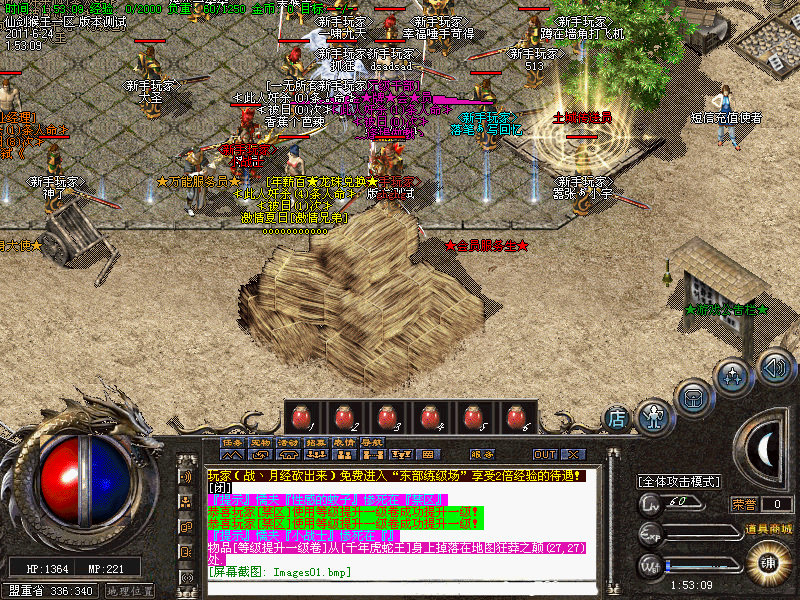Open the bag inventory button
Image resolution: width=800 pixels, height=600 pixels.
693,394
